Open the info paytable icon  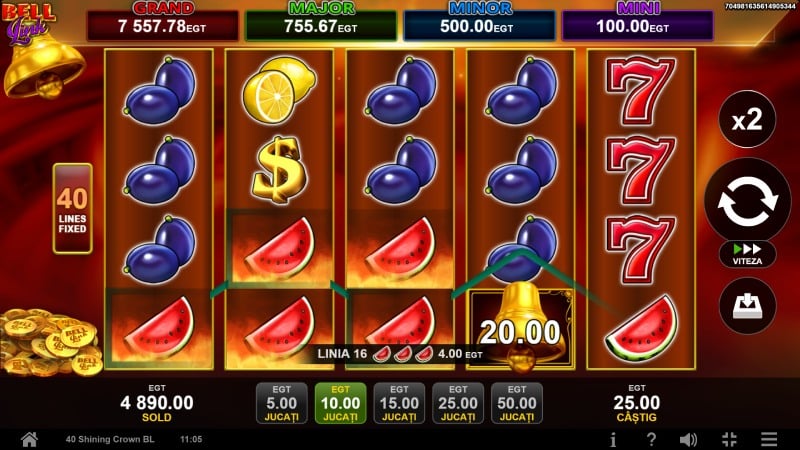click(x=613, y=439)
